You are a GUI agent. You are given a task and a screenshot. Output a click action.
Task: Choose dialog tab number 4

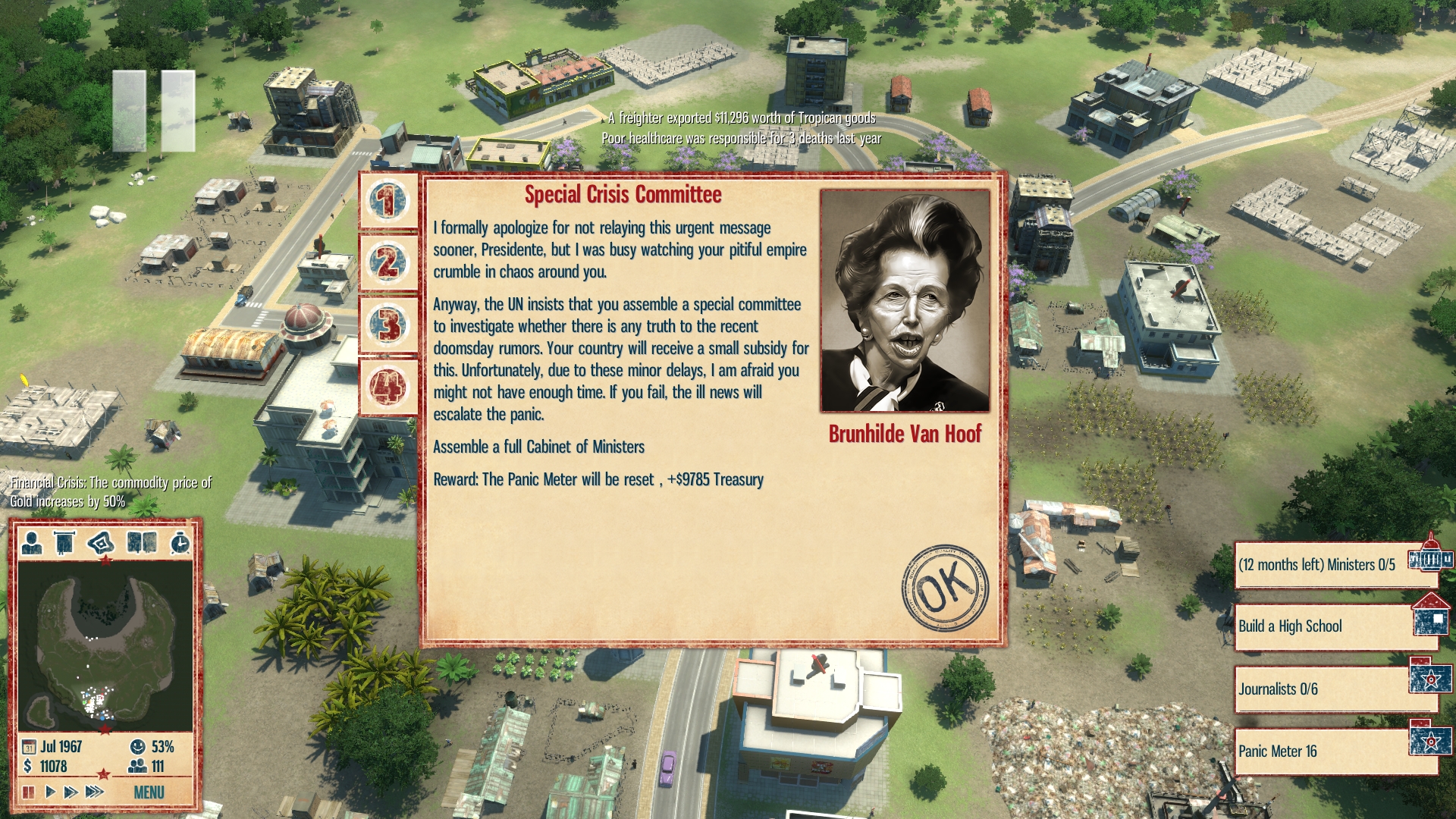pos(388,388)
